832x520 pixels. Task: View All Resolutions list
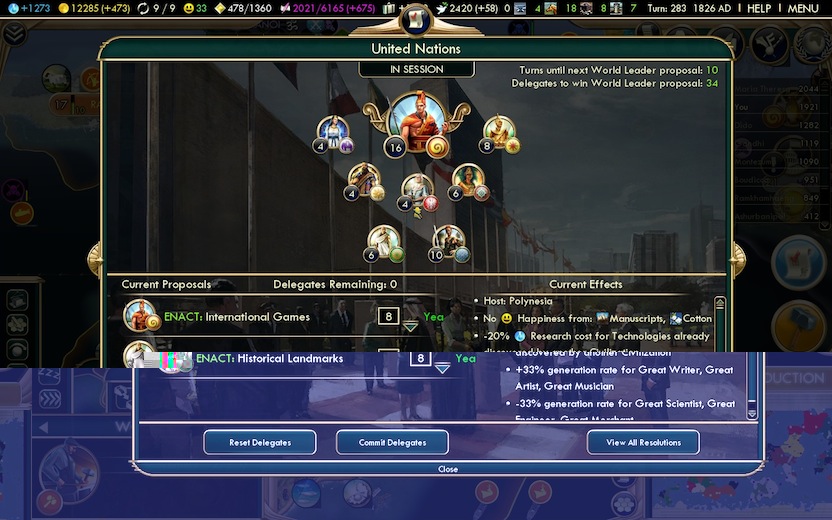tap(643, 442)
